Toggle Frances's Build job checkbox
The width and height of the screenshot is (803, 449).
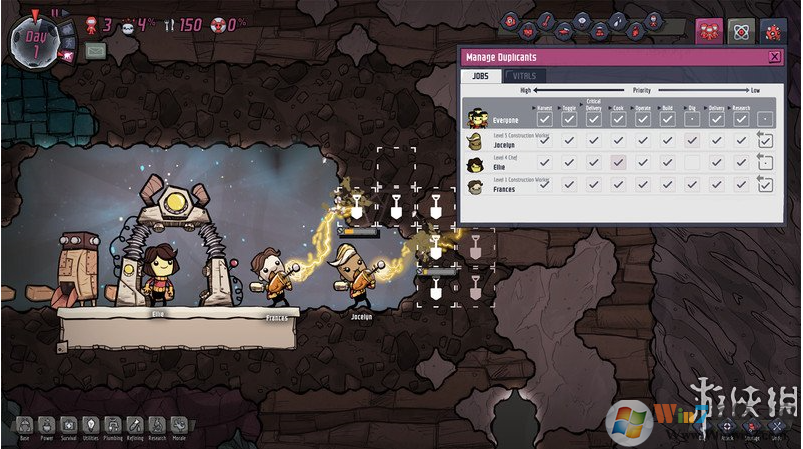tap(667, 184)
